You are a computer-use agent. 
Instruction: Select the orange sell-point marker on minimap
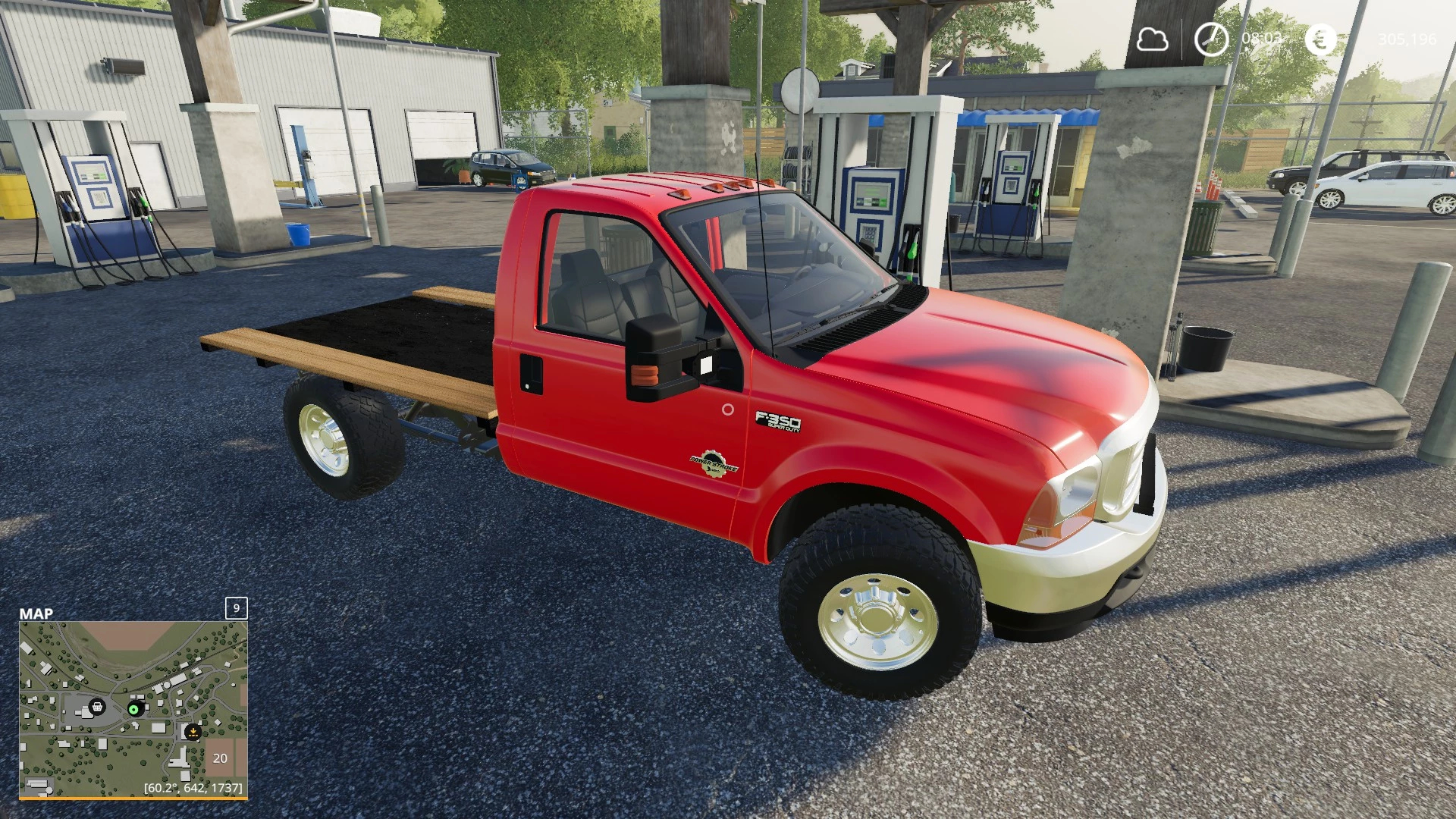193,733
